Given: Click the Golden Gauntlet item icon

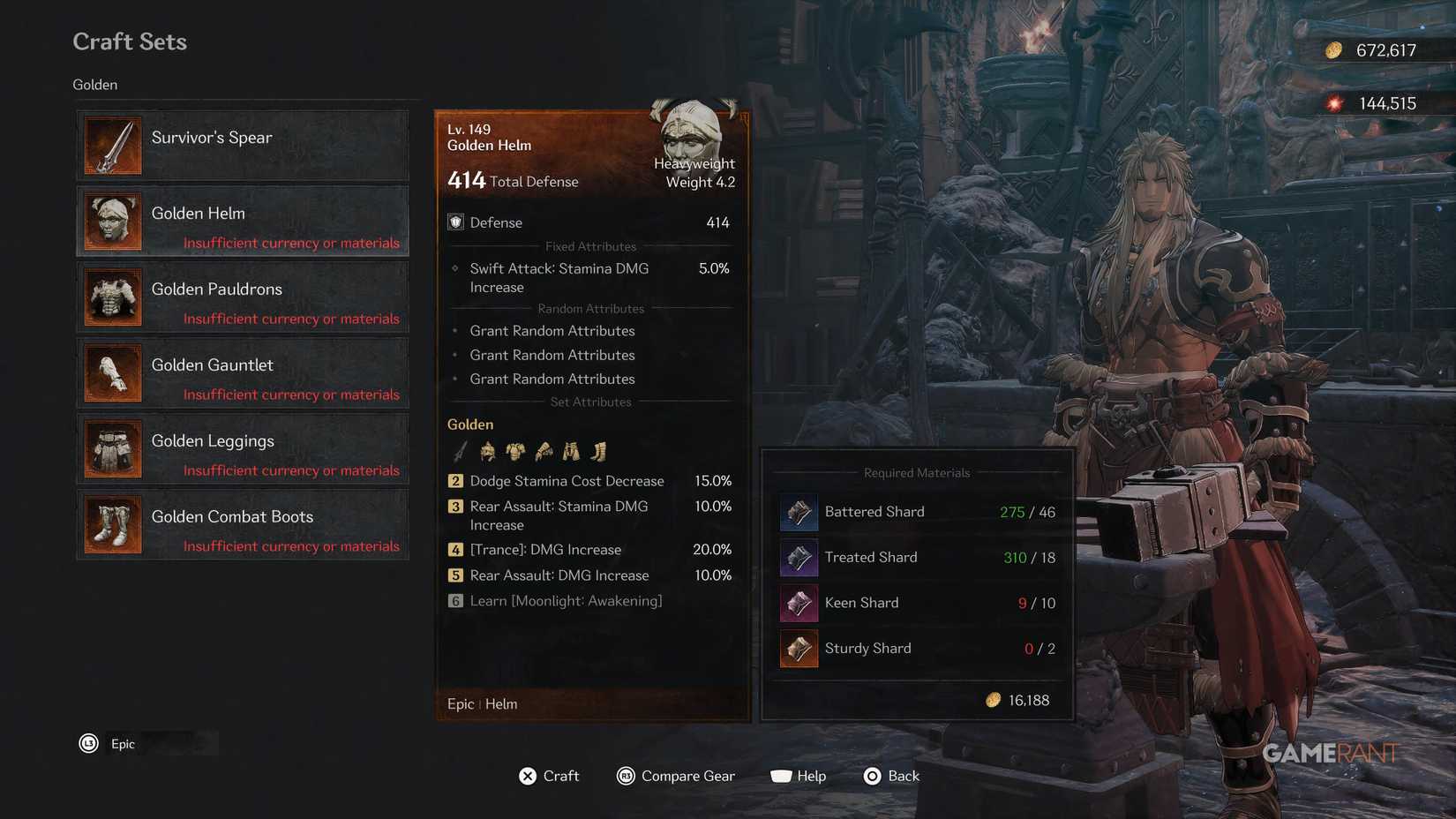Looking at the screenshot, I should (x=112, y=372).
